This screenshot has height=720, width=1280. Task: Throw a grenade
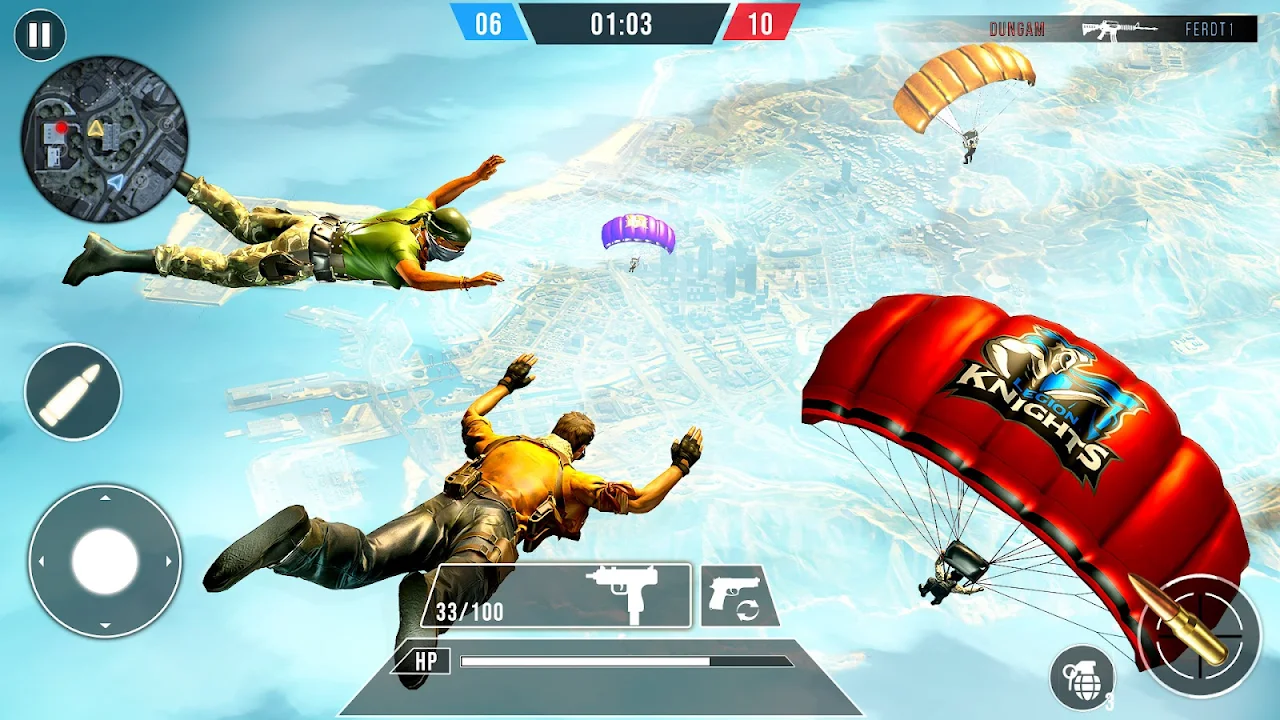coord(1083,678)
